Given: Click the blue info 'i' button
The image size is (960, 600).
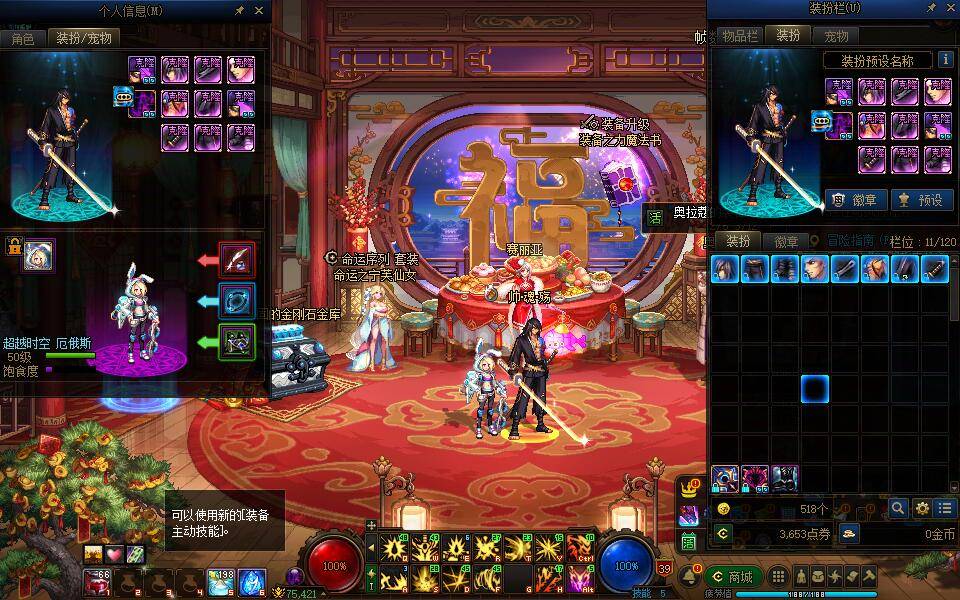Looking at the screenshot, I should [945, 60].
